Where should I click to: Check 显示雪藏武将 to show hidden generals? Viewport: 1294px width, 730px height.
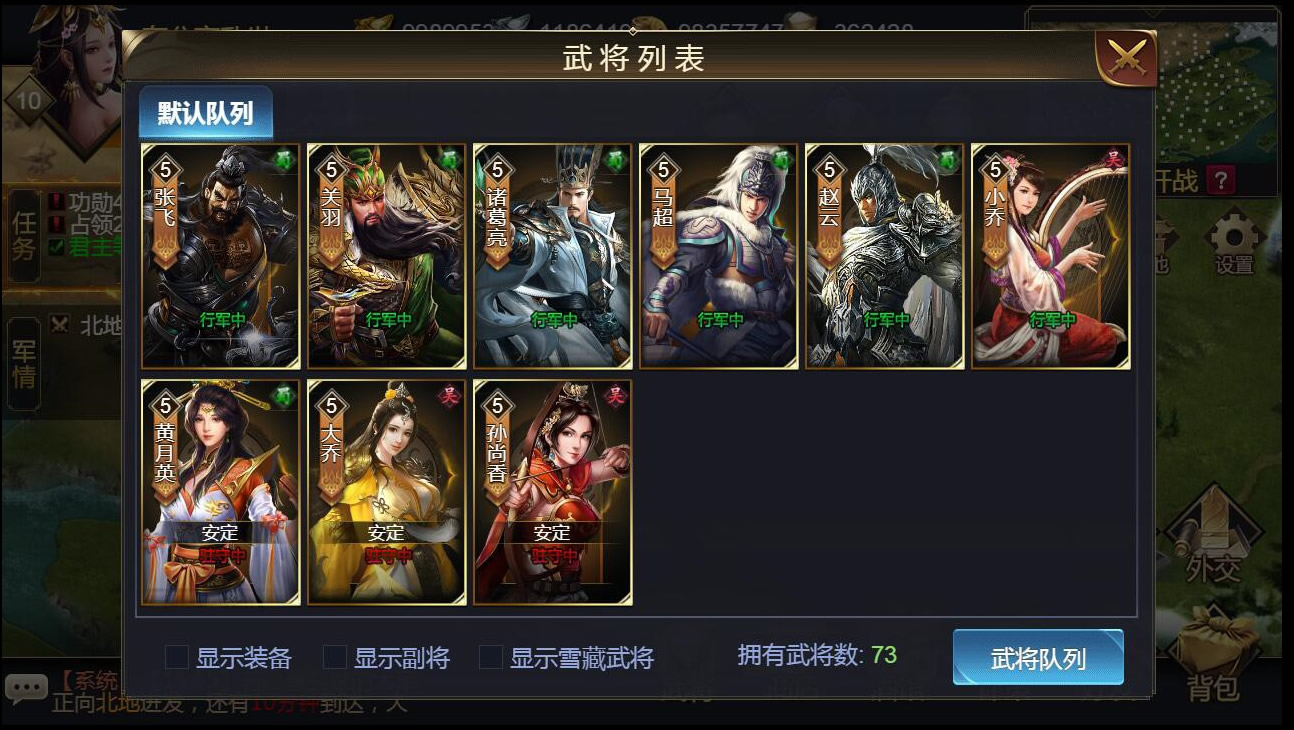click(x=490, y=658)
